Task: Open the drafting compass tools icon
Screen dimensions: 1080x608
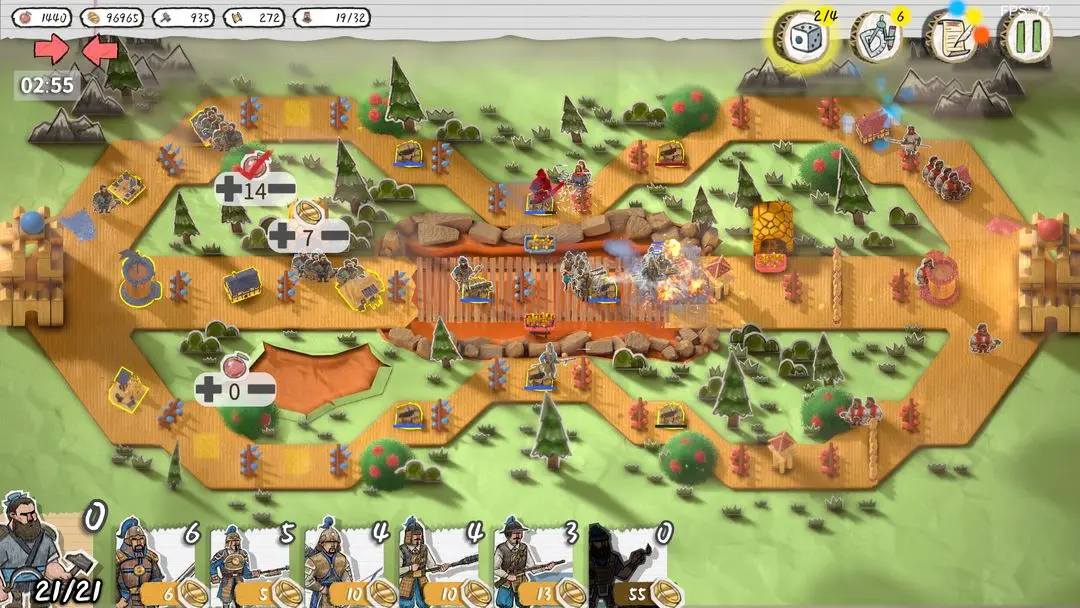Action: (875, 37)
